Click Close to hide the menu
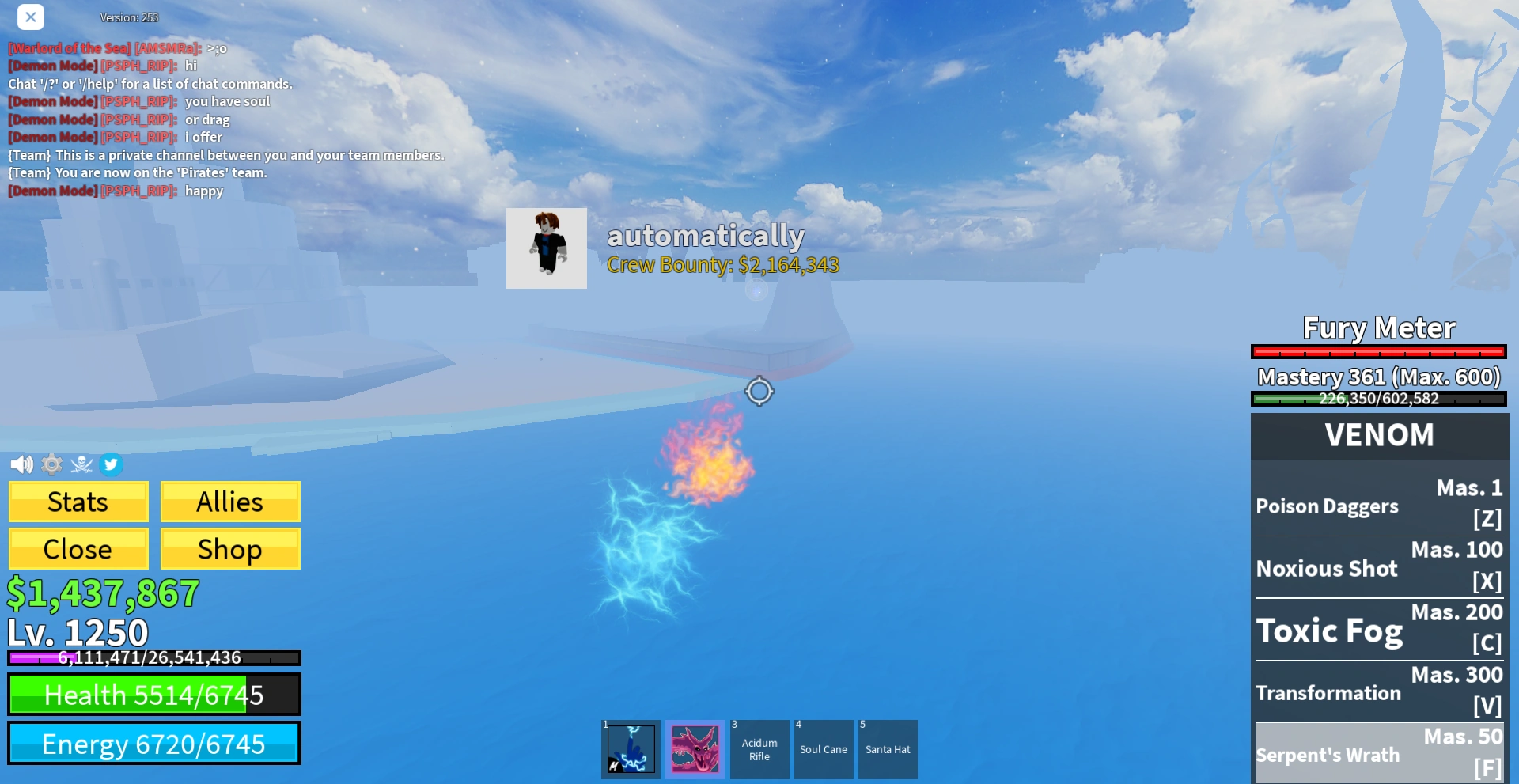The image size is (1519, 784). [x=78, y=548]
